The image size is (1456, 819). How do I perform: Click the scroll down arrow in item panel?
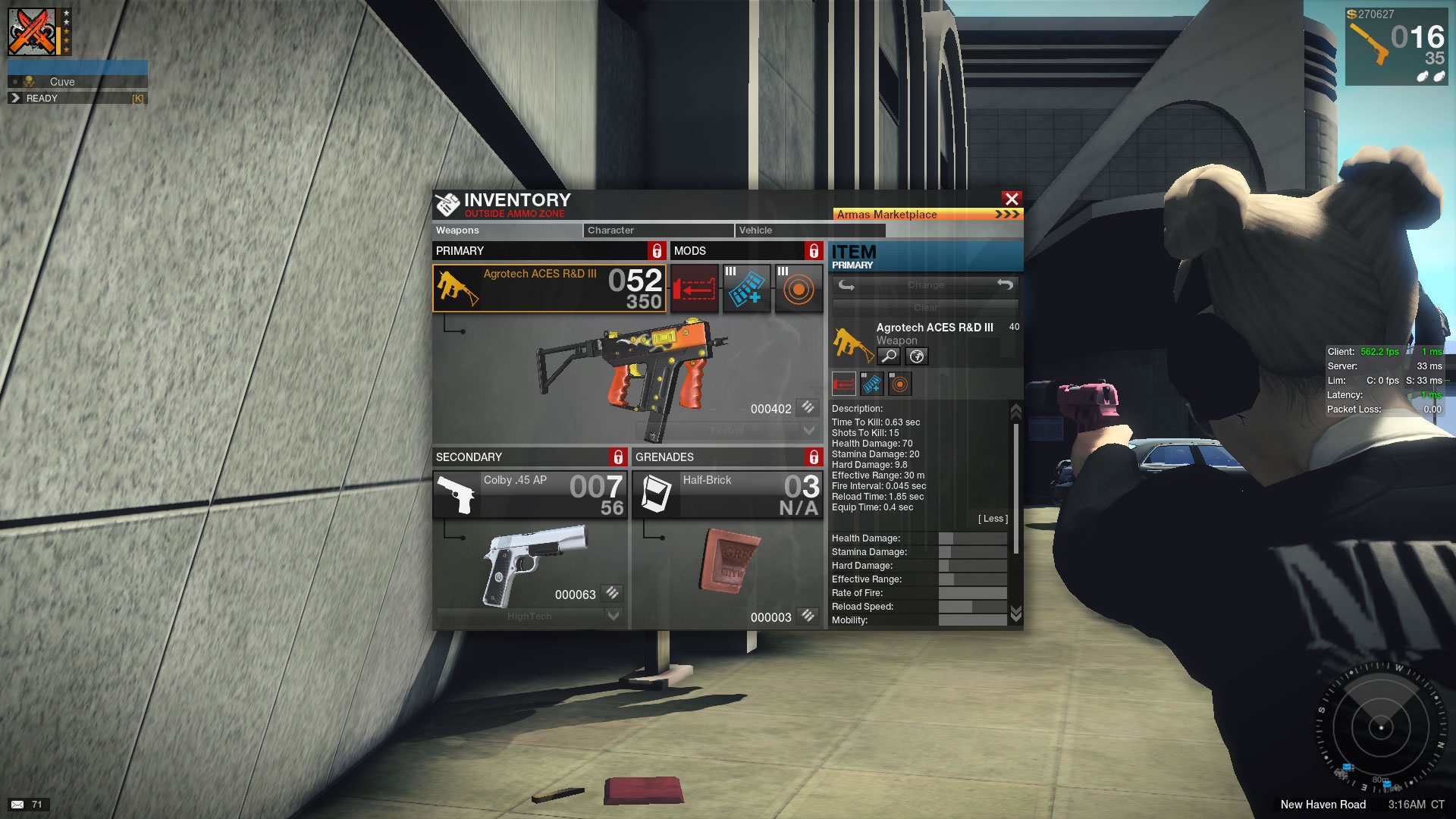click(x=1015, y=612)
